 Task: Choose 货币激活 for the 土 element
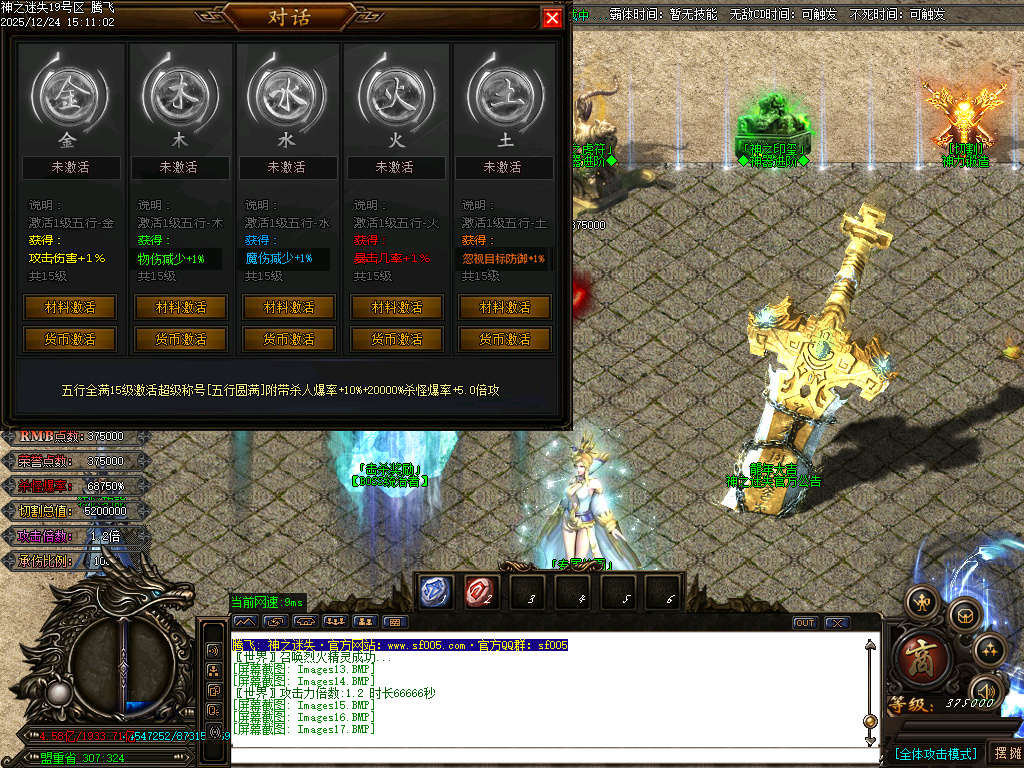click(x=505, y=339)
